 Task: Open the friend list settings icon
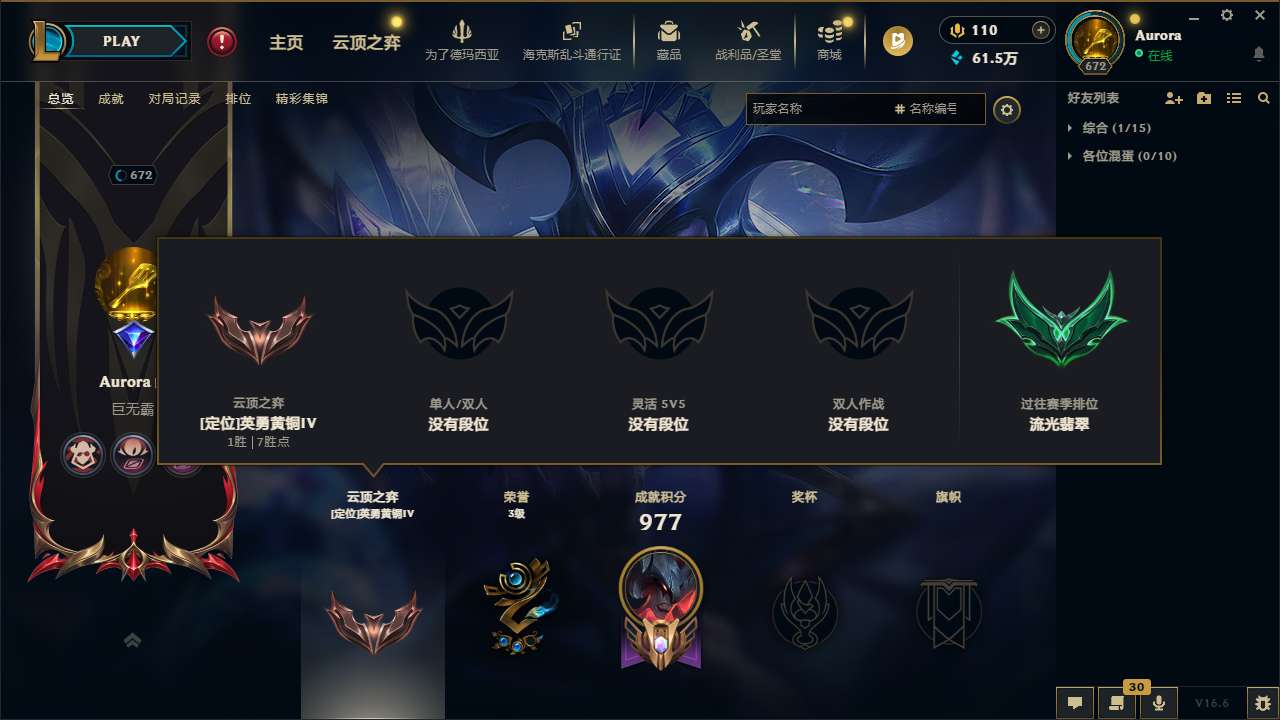pos(1007,109)
